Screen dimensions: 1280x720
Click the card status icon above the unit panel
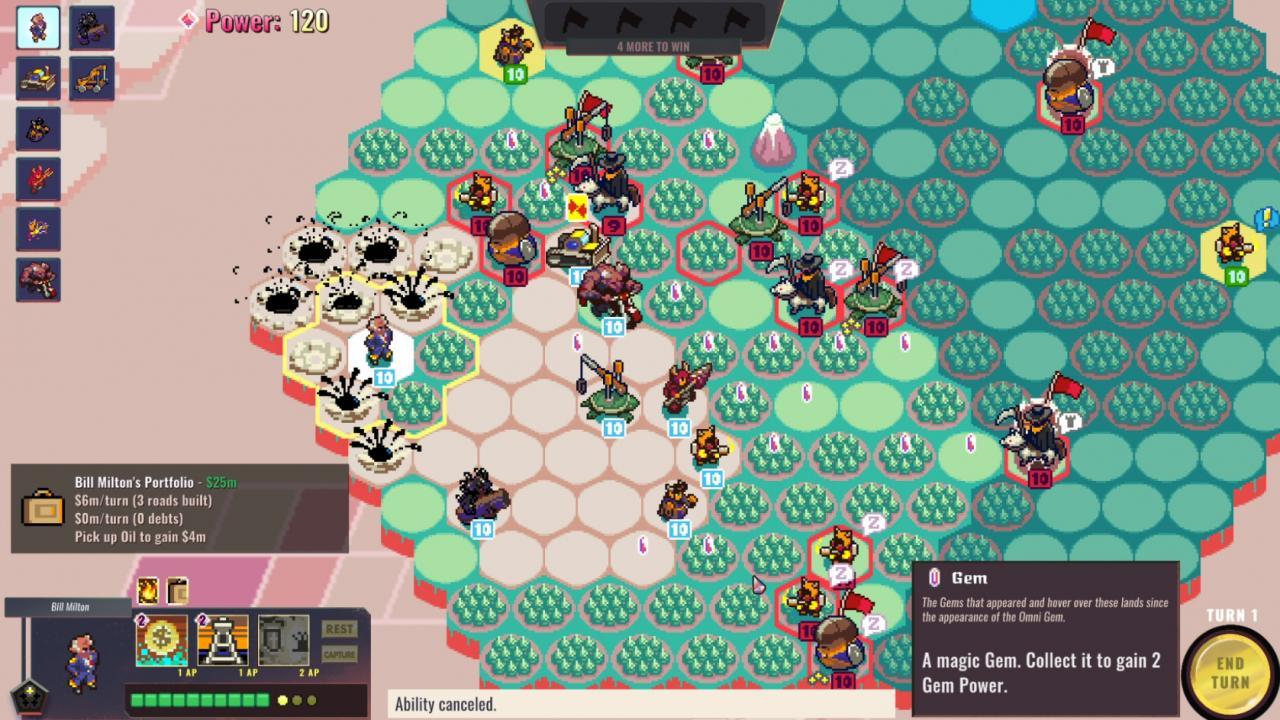tap(176, 592)
